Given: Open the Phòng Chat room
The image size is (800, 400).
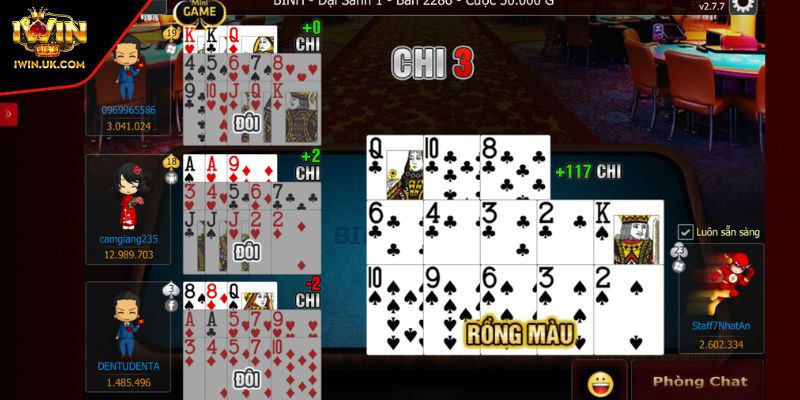Looking at the screenshot, I should tap(699, 381).
